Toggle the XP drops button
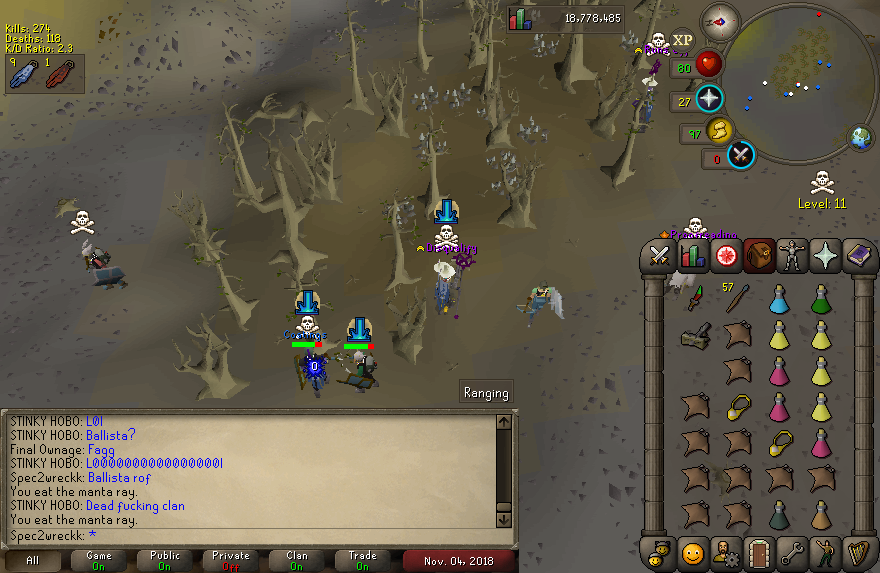The height and width of the screenshot is (573, 880). 682,41
